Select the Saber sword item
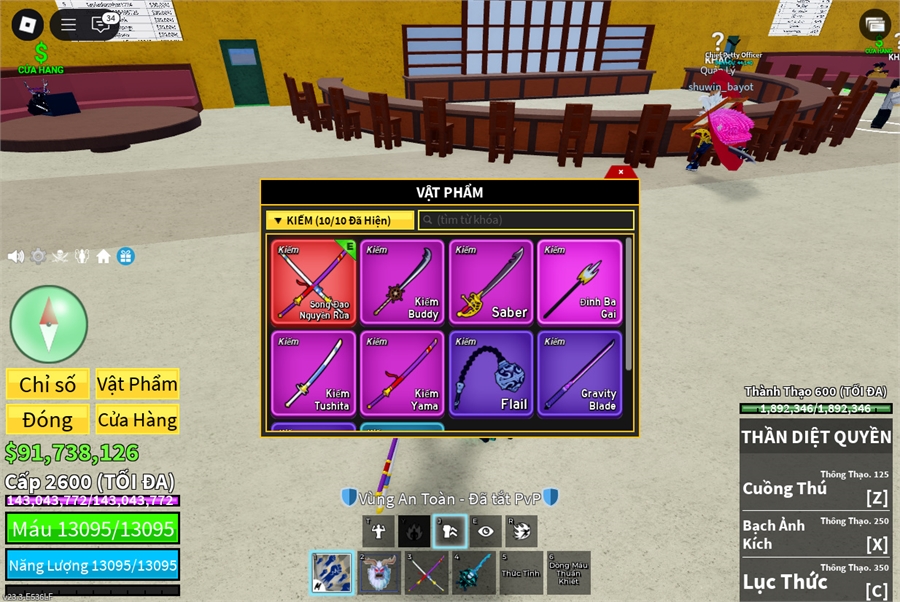 tap(491, 281)
